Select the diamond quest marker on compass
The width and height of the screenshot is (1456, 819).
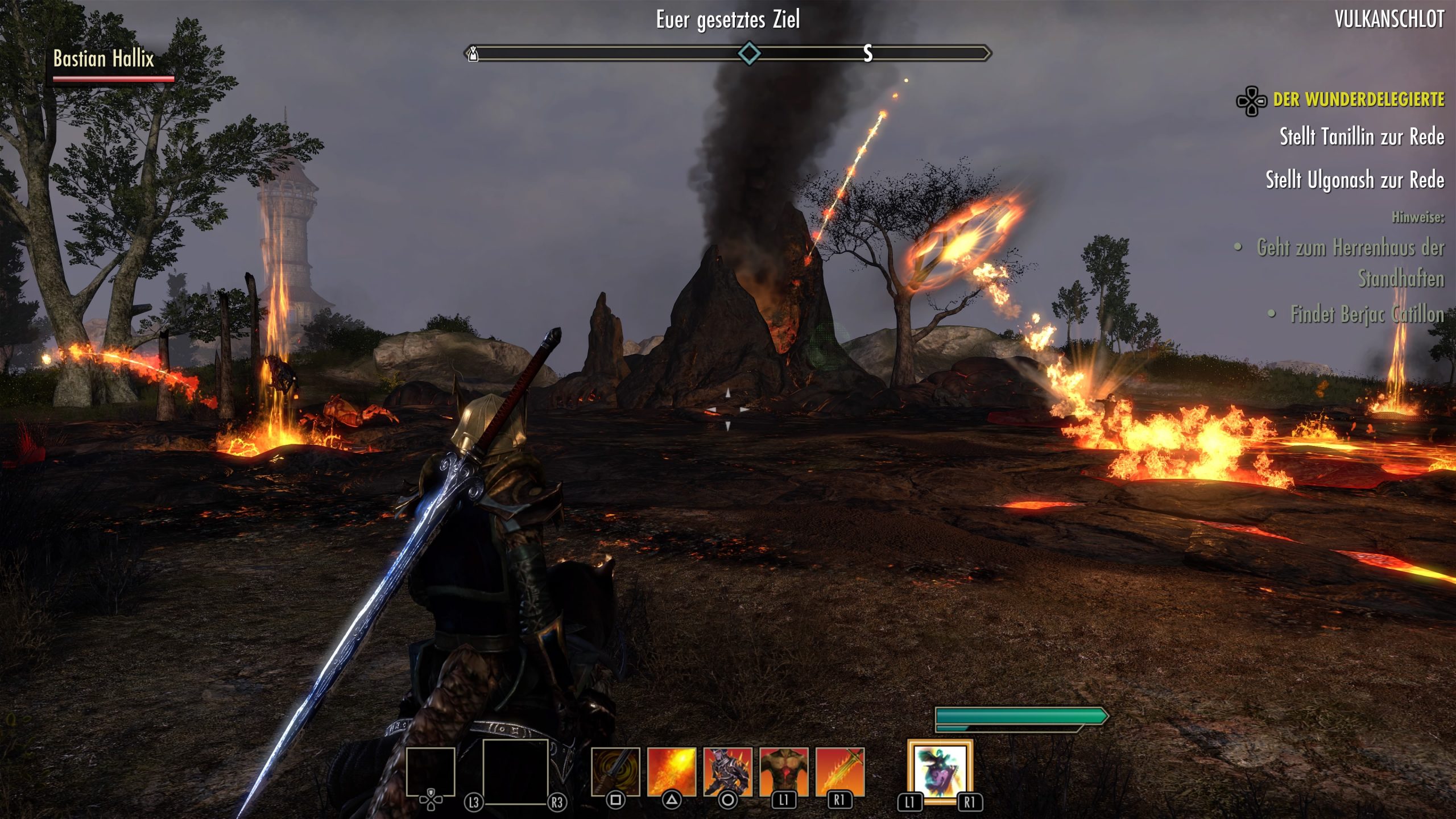[x=749, y=53]
